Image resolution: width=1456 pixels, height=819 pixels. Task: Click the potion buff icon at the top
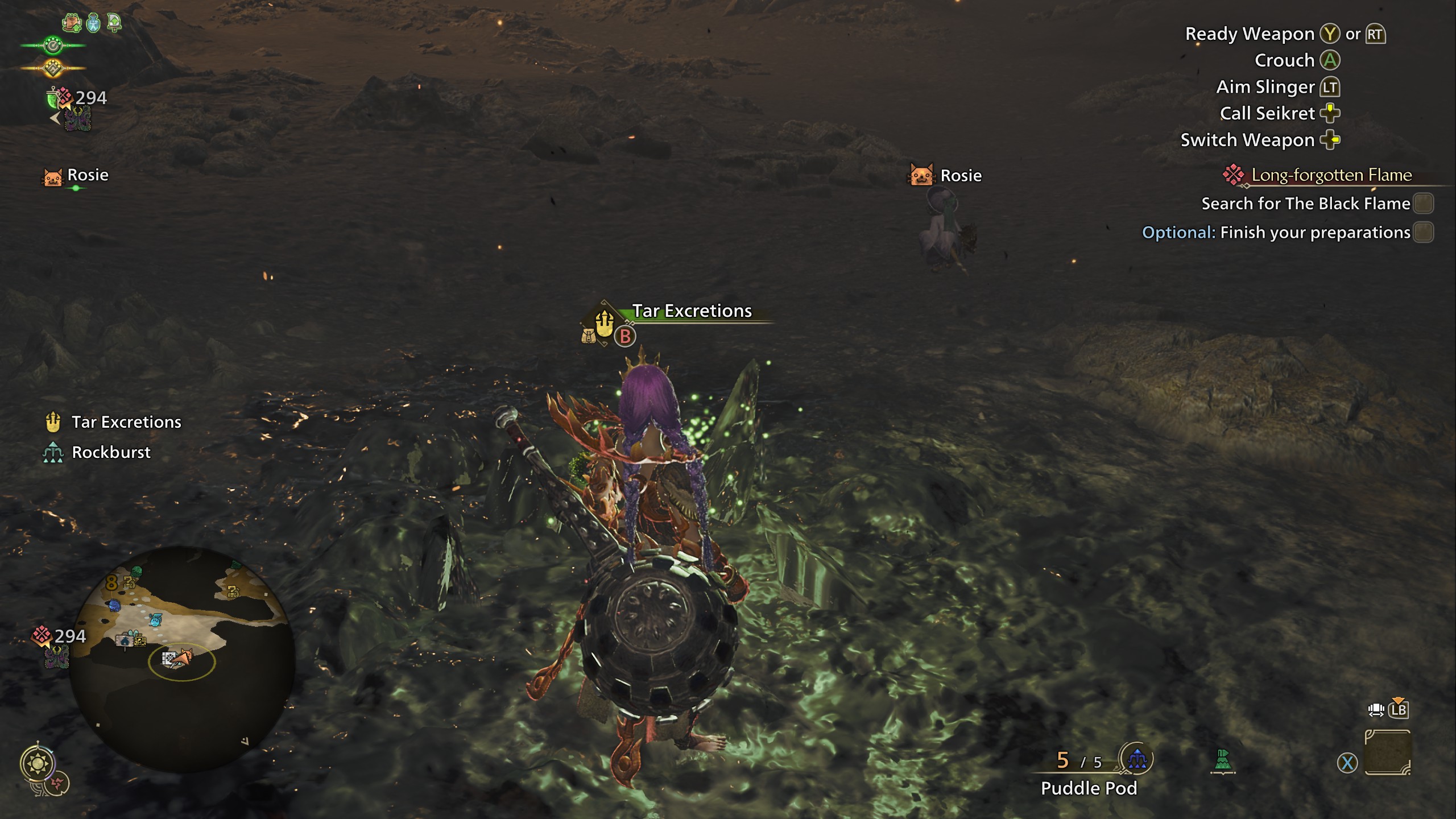92,23
